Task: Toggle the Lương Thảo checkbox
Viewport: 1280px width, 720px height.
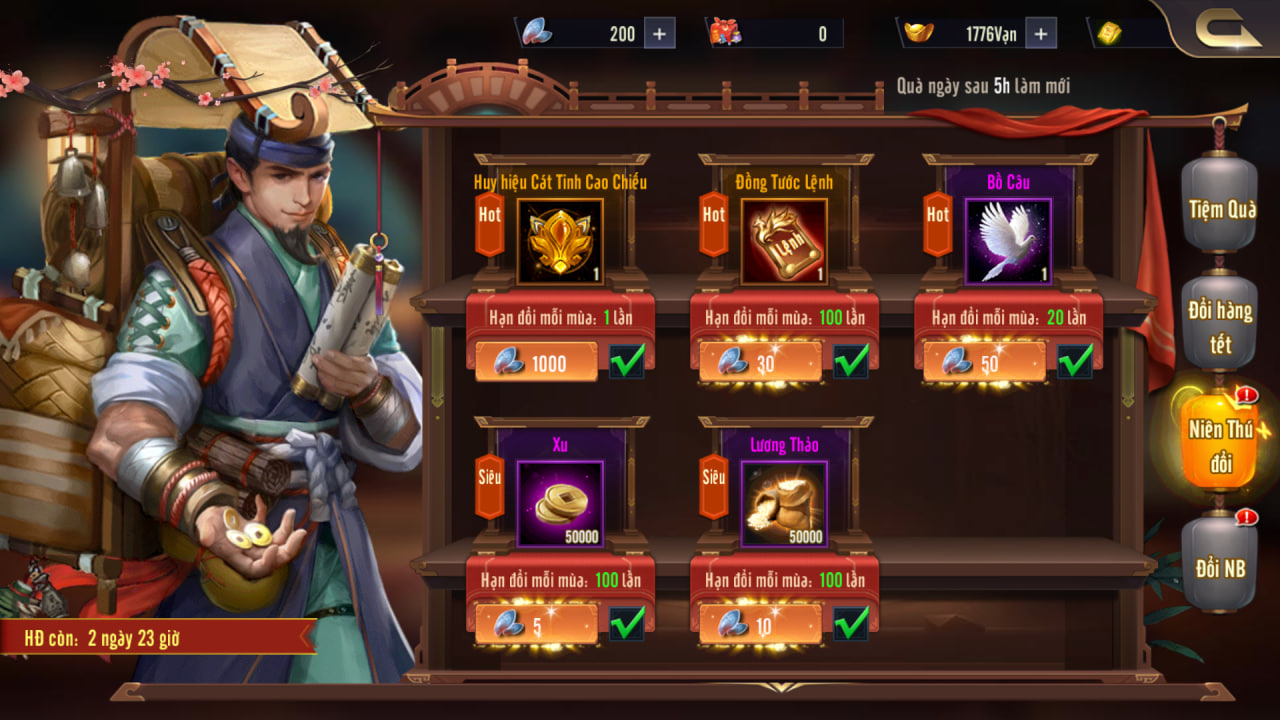Action: tap(851, 624)
